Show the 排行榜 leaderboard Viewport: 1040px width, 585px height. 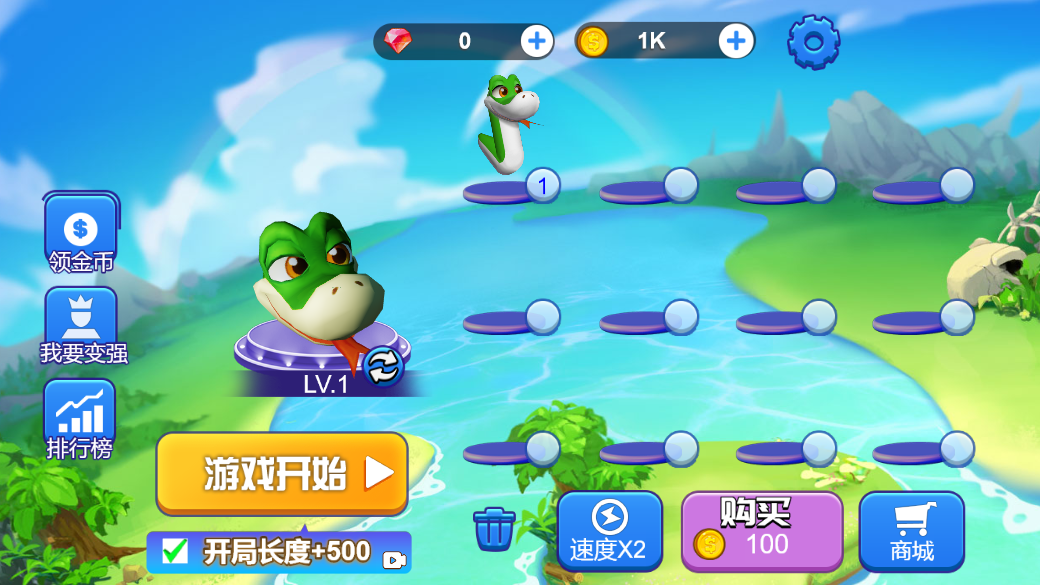point(80,420)
